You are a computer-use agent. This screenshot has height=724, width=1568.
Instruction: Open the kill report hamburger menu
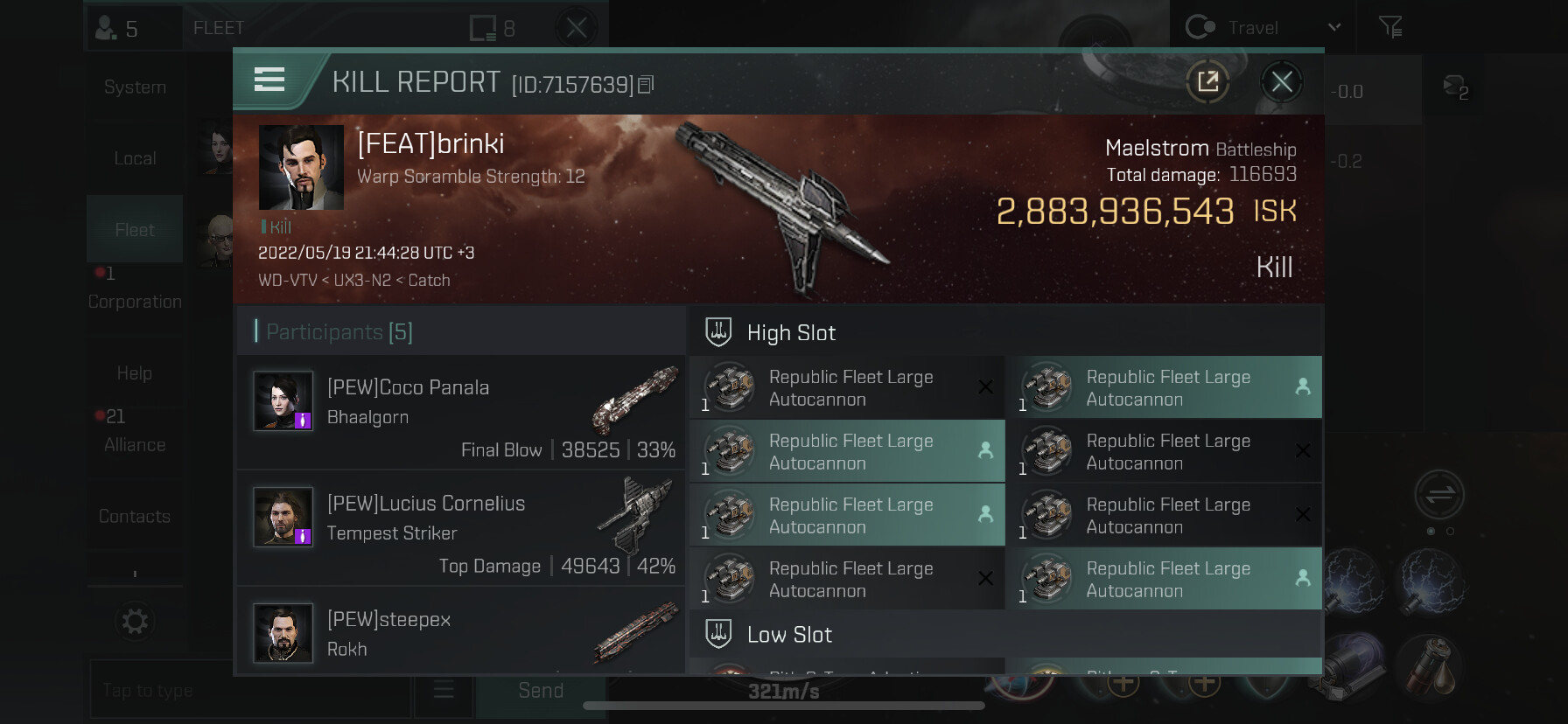[269, 80]
